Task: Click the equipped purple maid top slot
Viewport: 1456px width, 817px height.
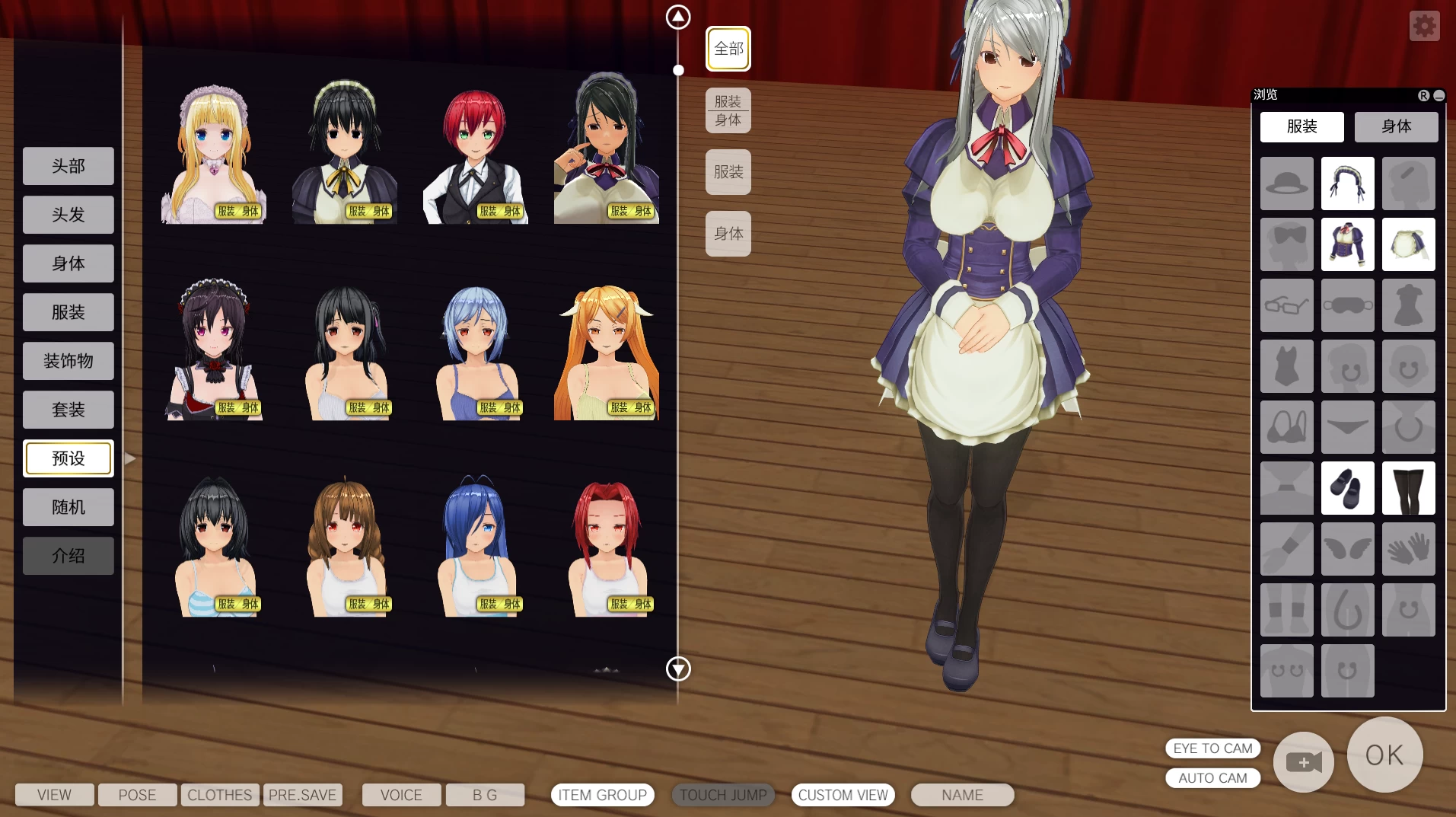Action: point(1347,244)
